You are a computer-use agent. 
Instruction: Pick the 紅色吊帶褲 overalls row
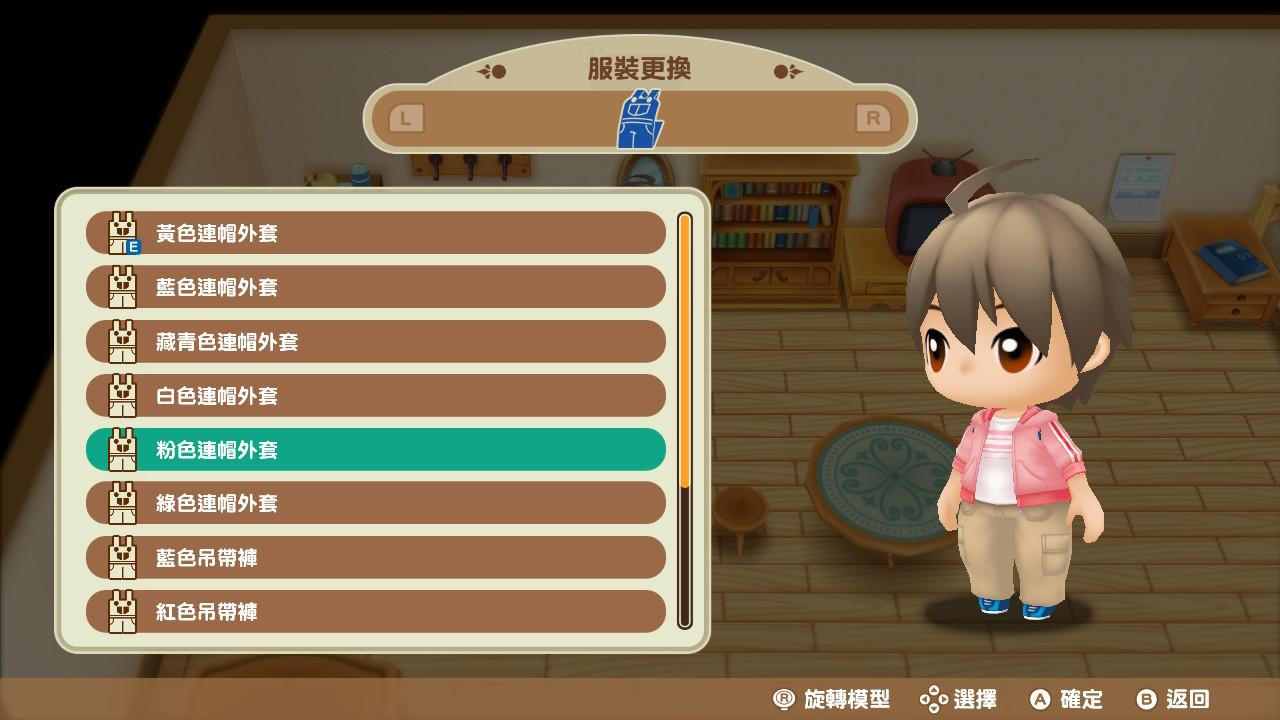pyautogui.click(x=375, y=611)
